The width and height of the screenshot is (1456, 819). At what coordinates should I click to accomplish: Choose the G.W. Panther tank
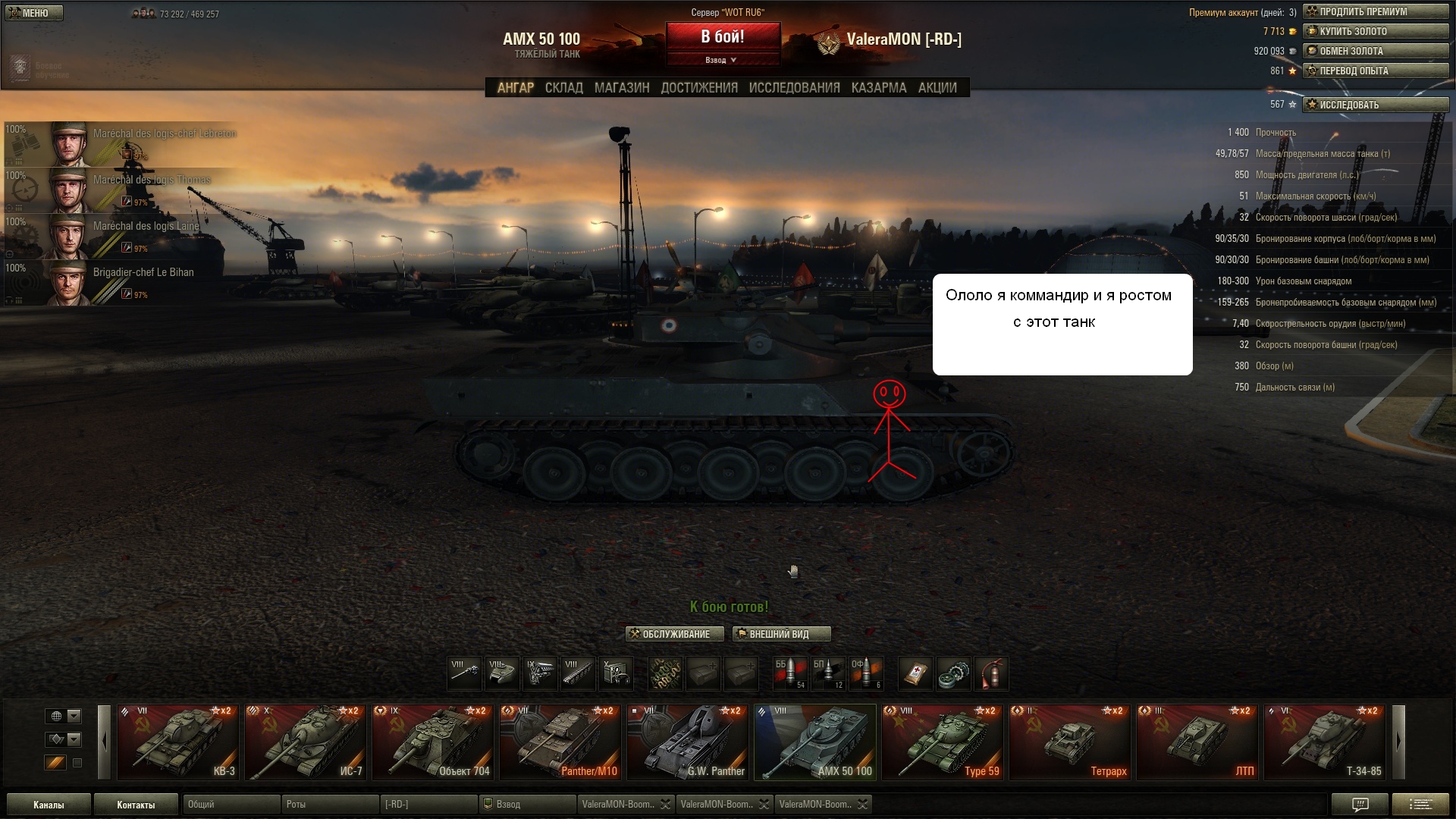point(688,742)
